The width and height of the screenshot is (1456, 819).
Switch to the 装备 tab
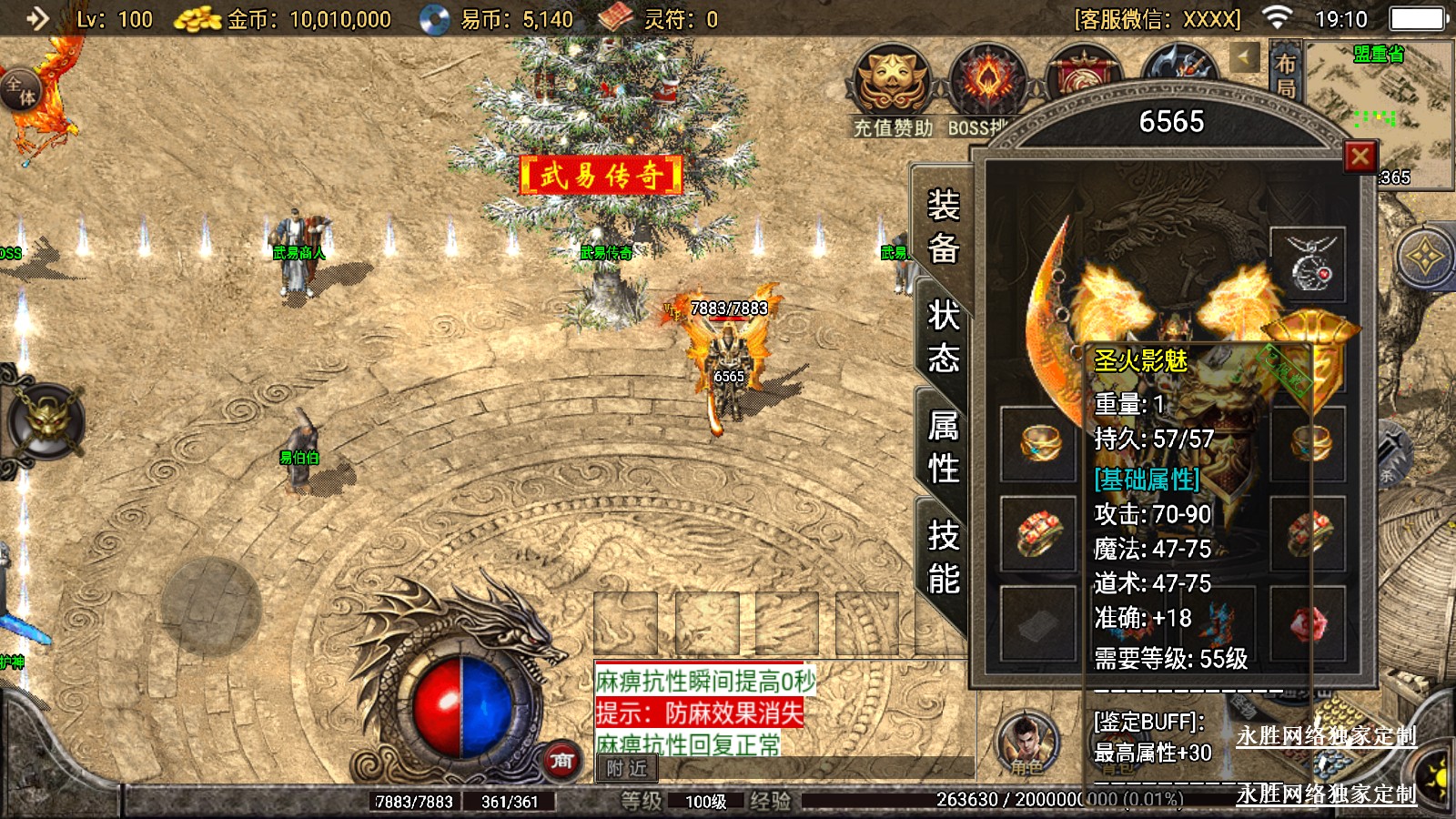point(944,226)
